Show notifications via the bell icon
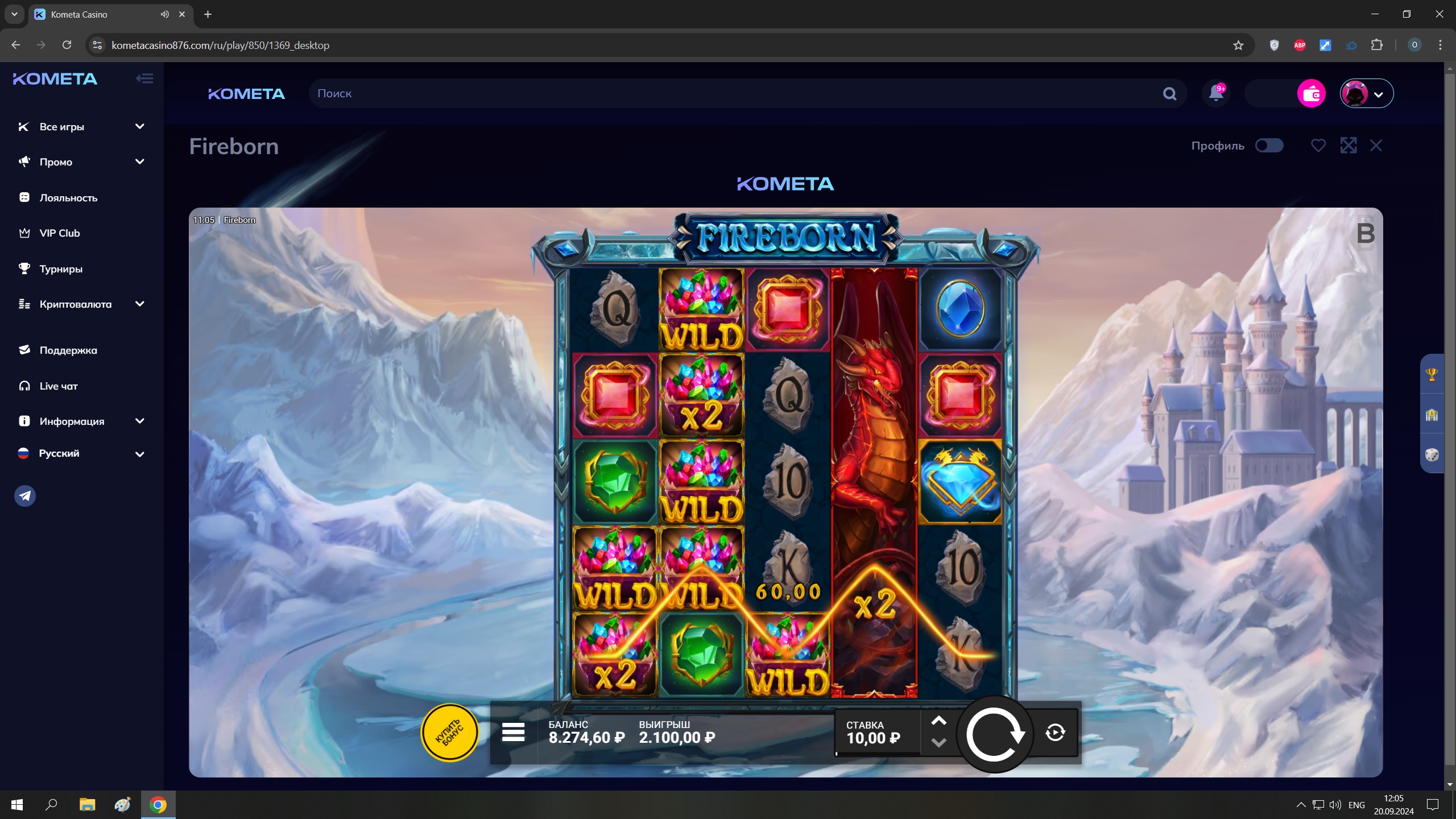 coord(1216,93)
